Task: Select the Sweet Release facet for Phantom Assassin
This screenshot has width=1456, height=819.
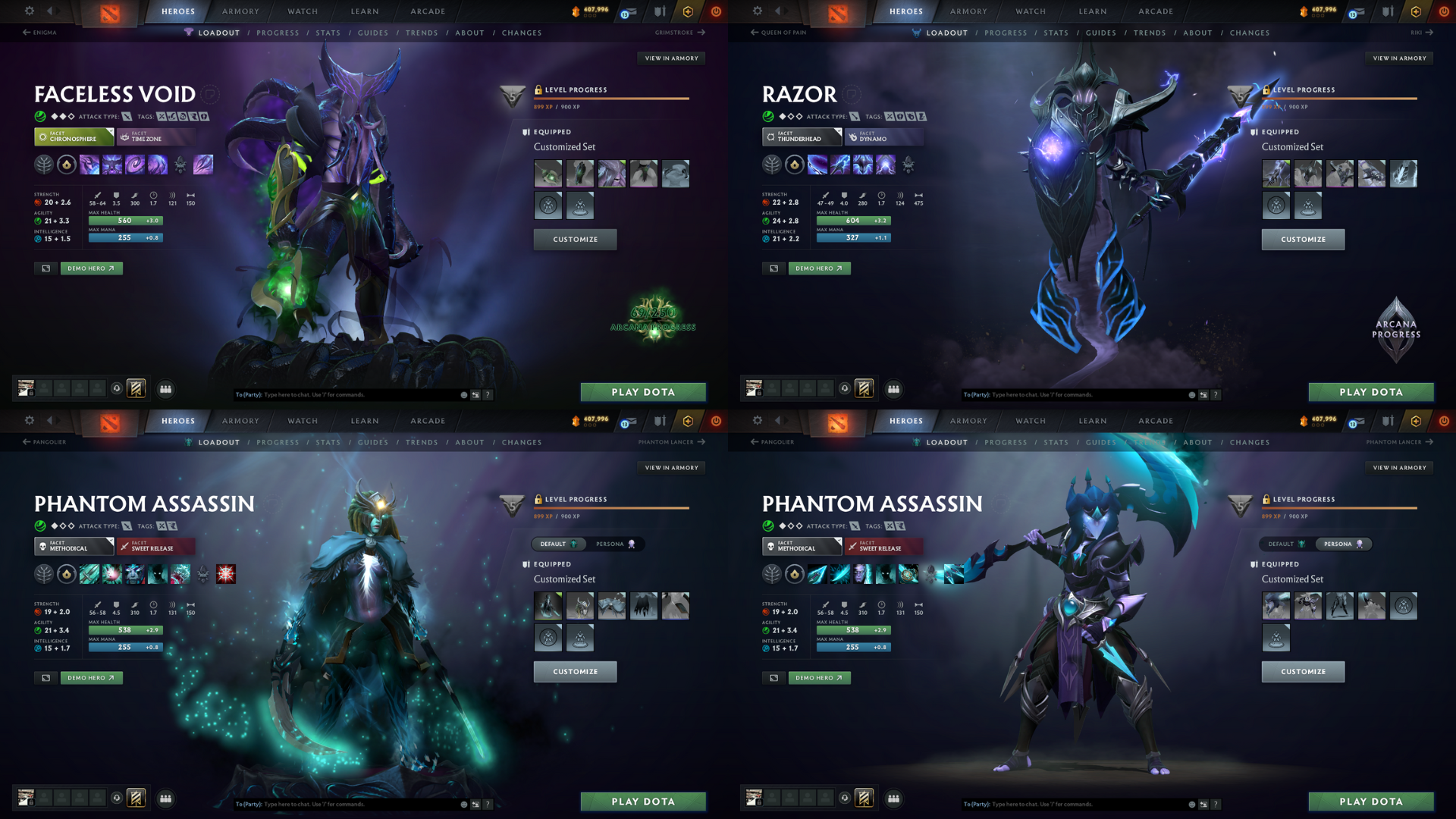Action: click(155, 546)
